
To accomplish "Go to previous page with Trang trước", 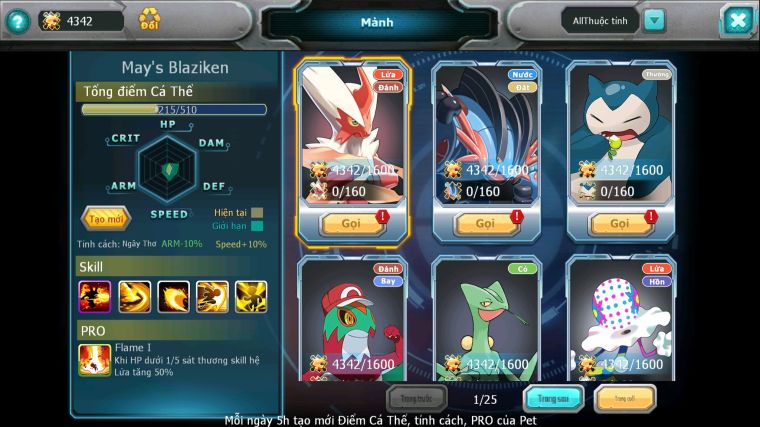I will 417,399.
